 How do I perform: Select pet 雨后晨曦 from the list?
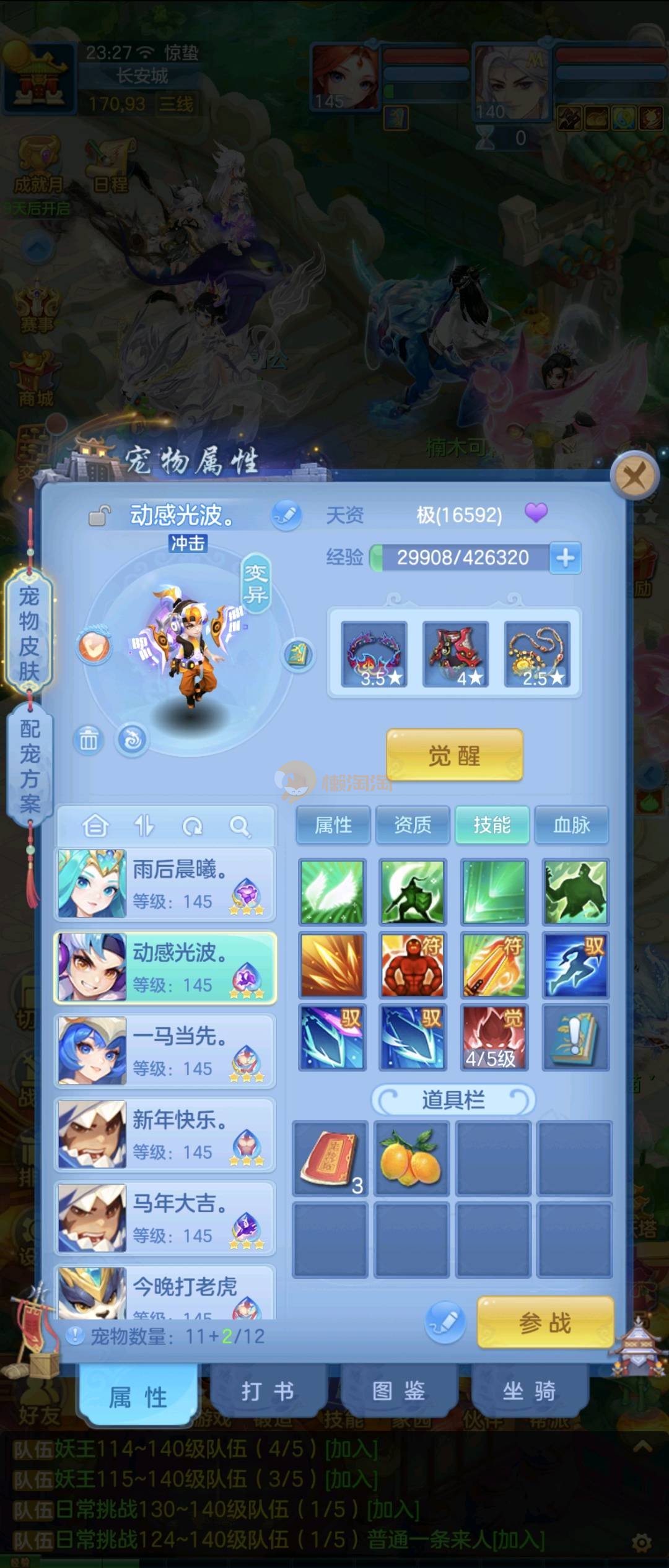click(165, 884)
